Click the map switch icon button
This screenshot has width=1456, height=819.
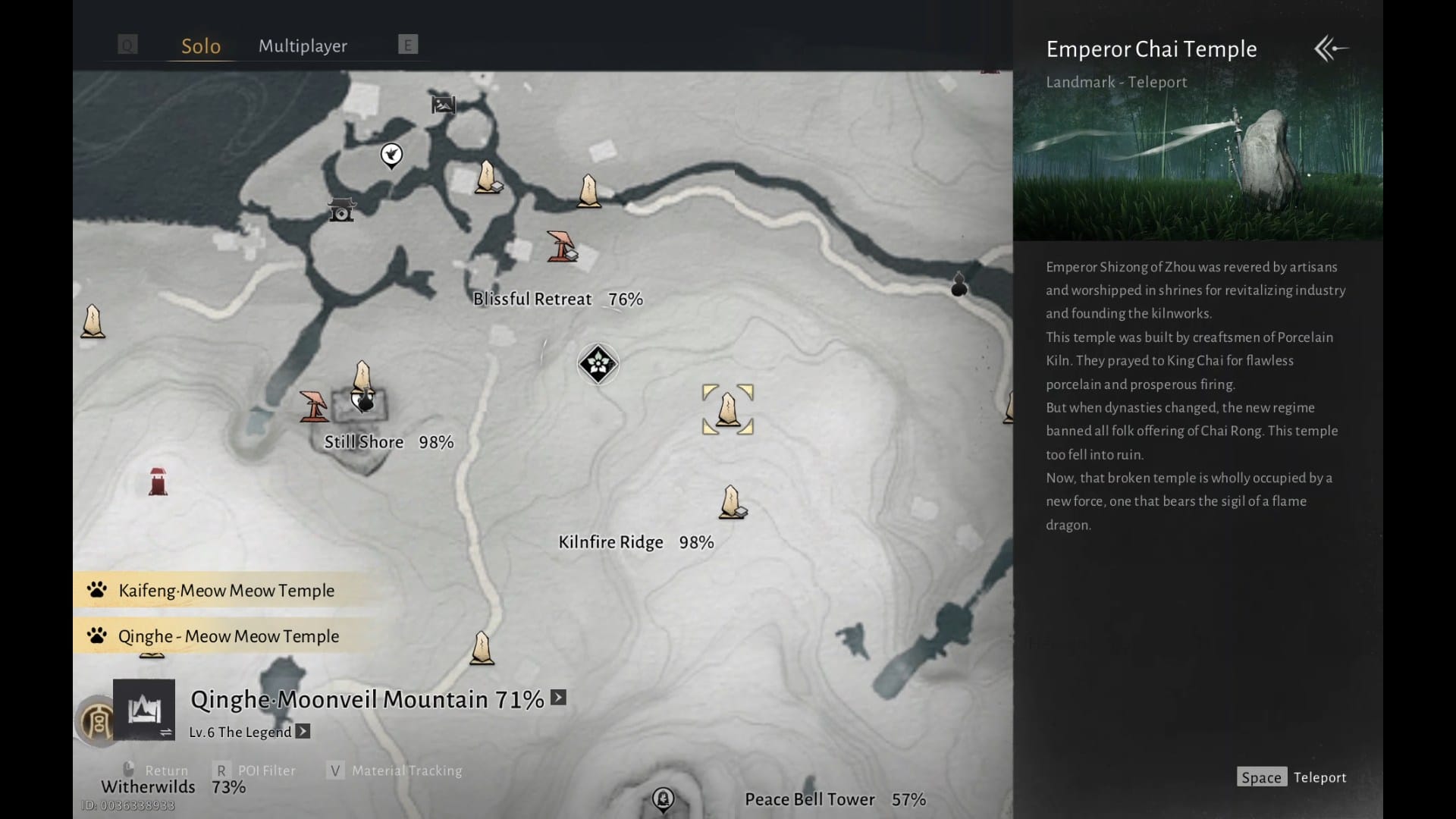[x=144, y=710]
